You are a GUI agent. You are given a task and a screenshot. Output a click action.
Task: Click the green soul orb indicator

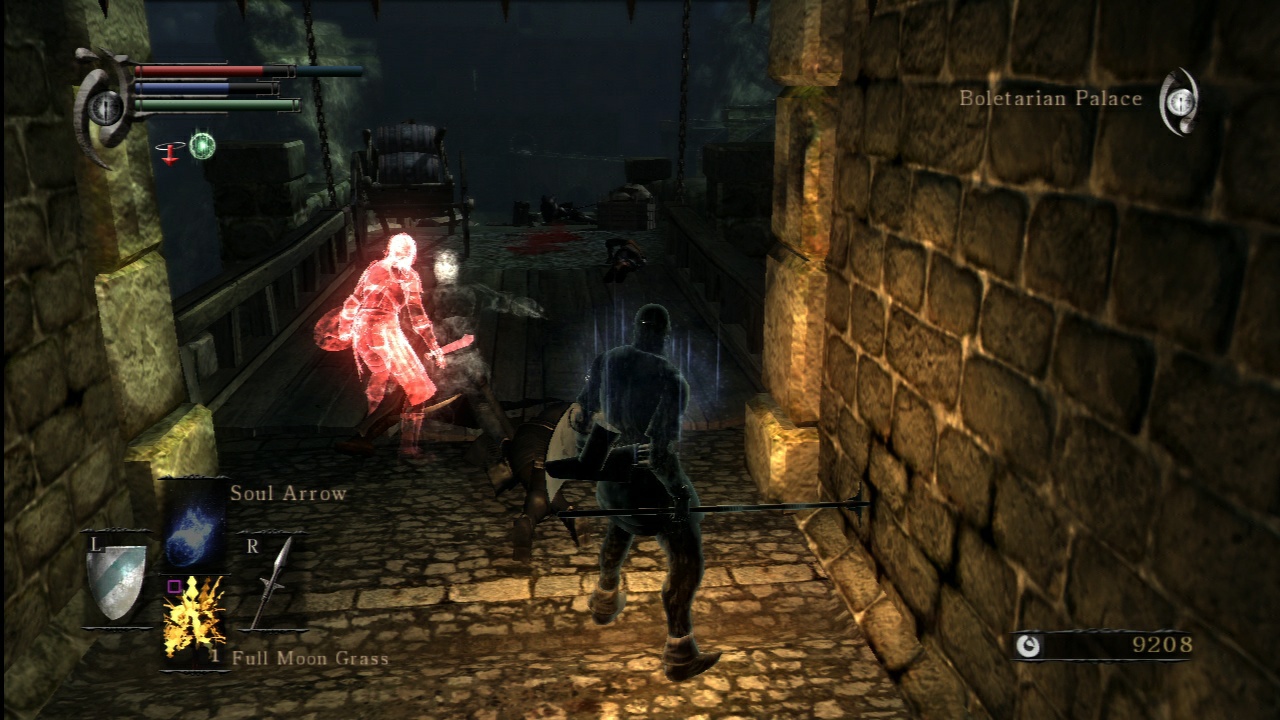click(201, 145)
